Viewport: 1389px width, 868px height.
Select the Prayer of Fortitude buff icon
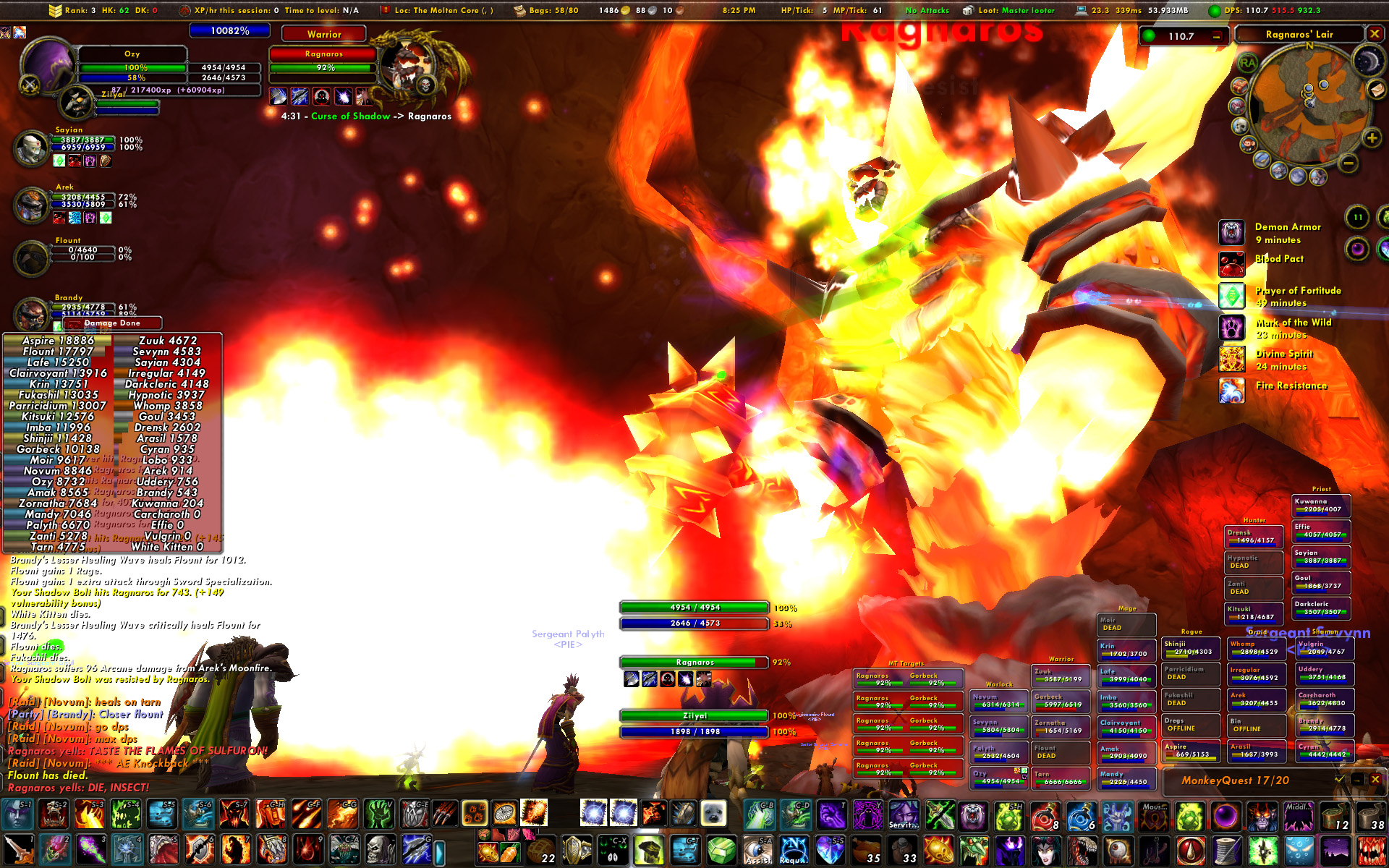[x=1231, y=297]
